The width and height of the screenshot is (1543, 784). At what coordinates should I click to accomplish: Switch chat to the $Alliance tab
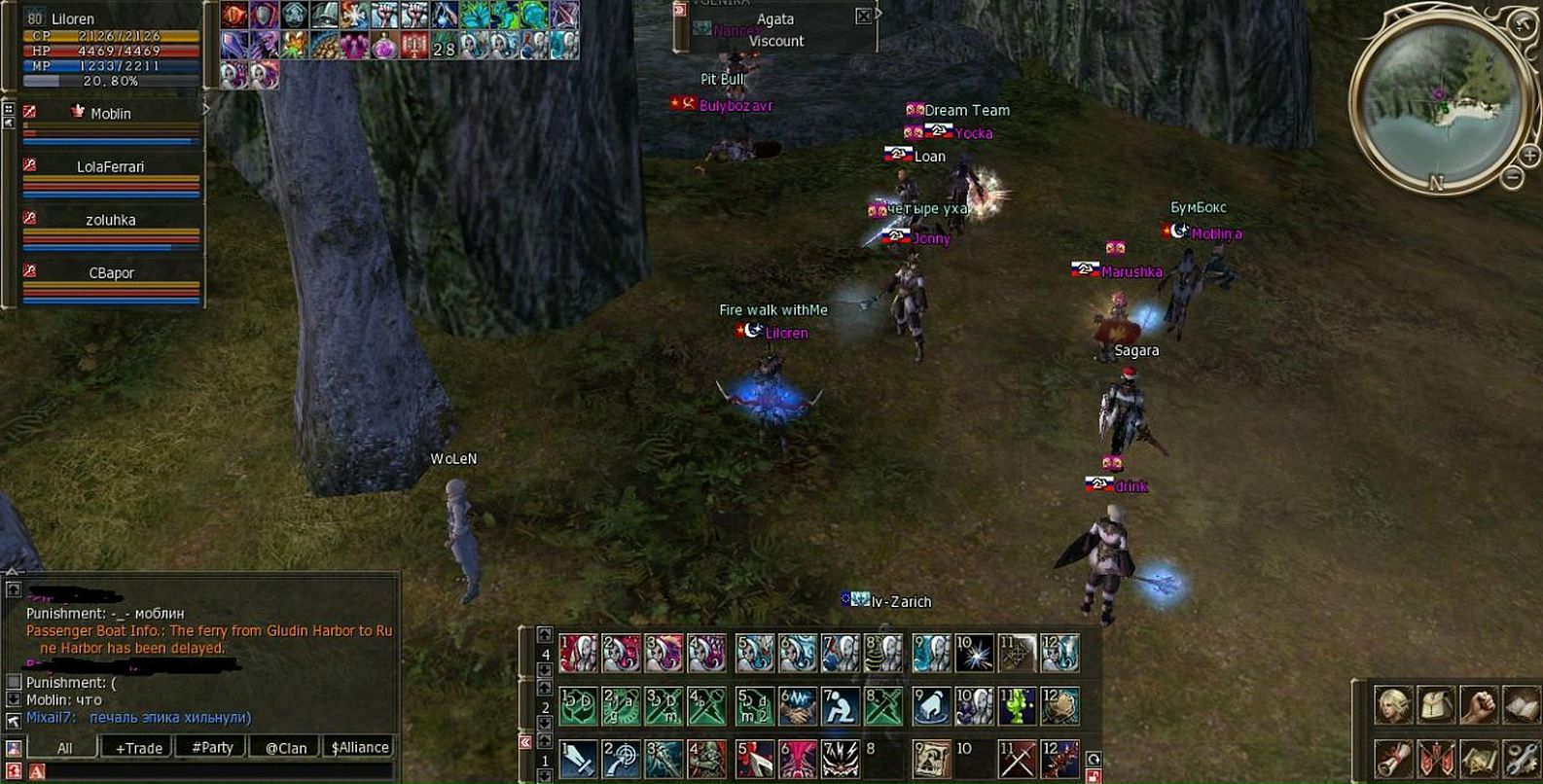pos(360,748)
